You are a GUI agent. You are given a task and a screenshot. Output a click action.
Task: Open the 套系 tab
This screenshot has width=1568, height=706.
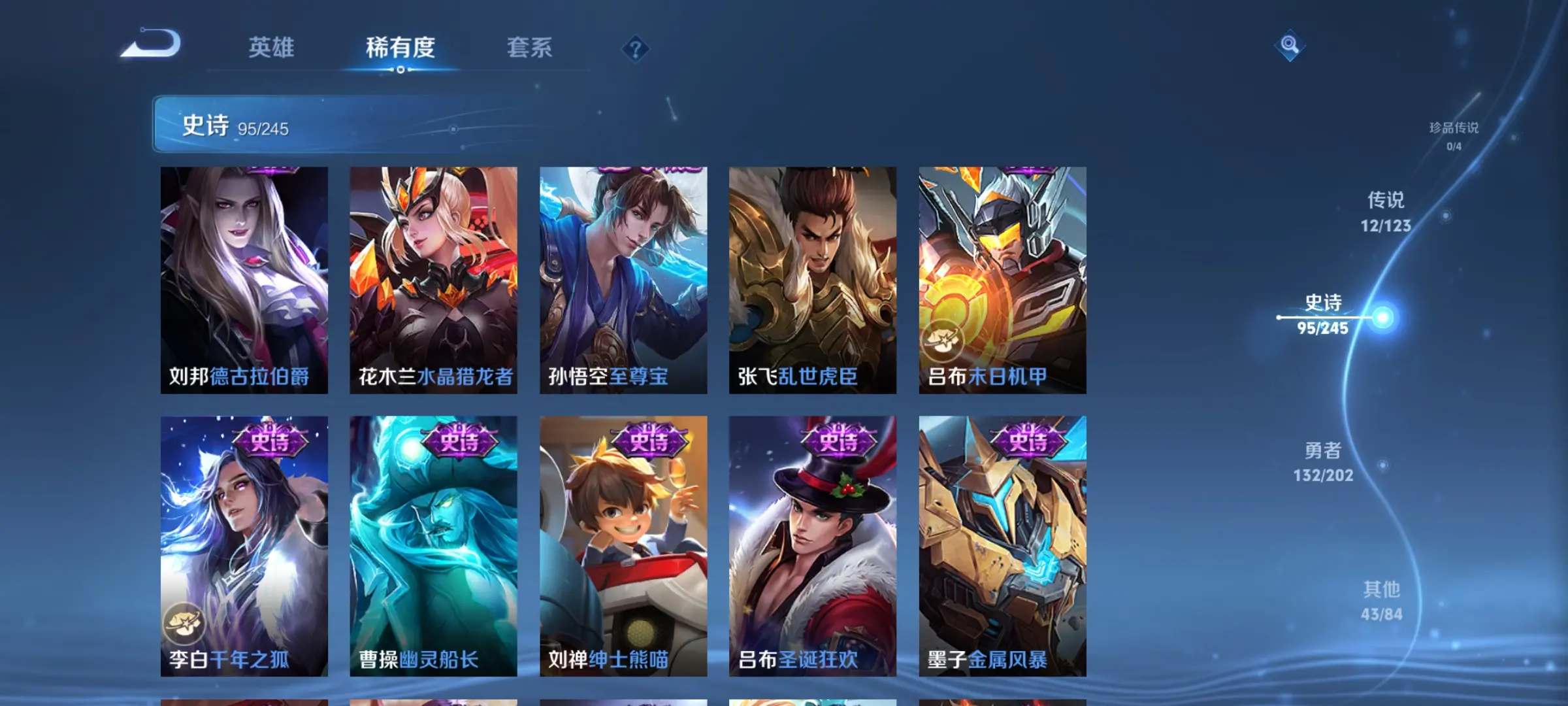(529, 48)
